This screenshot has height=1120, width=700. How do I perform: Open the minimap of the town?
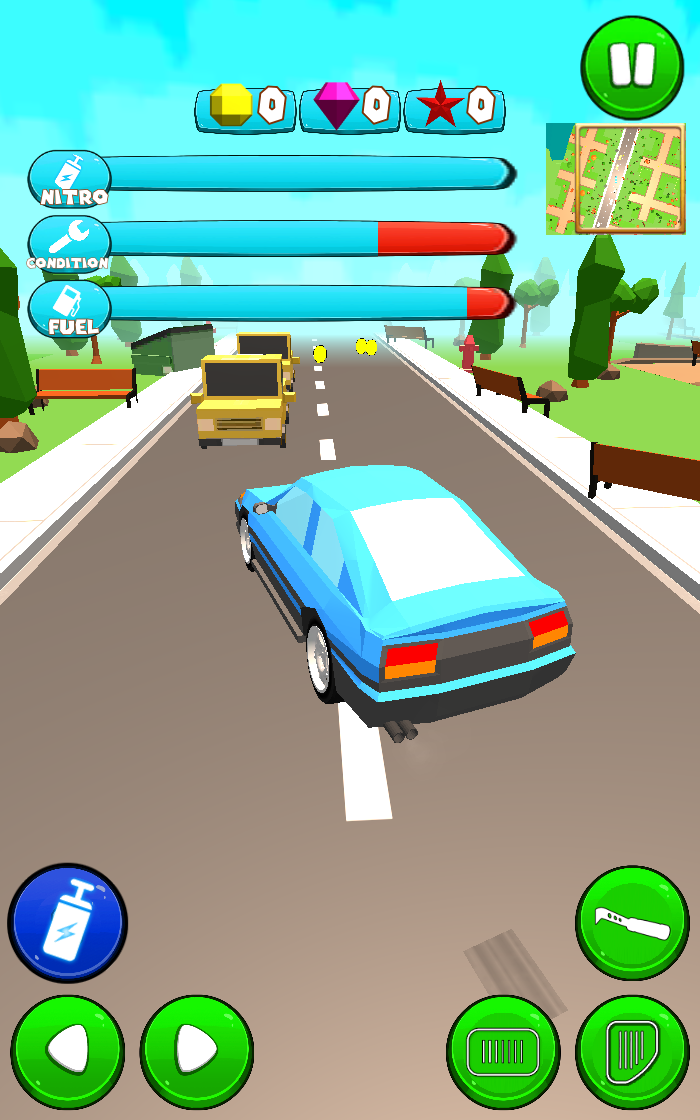[x=616, y=179]
